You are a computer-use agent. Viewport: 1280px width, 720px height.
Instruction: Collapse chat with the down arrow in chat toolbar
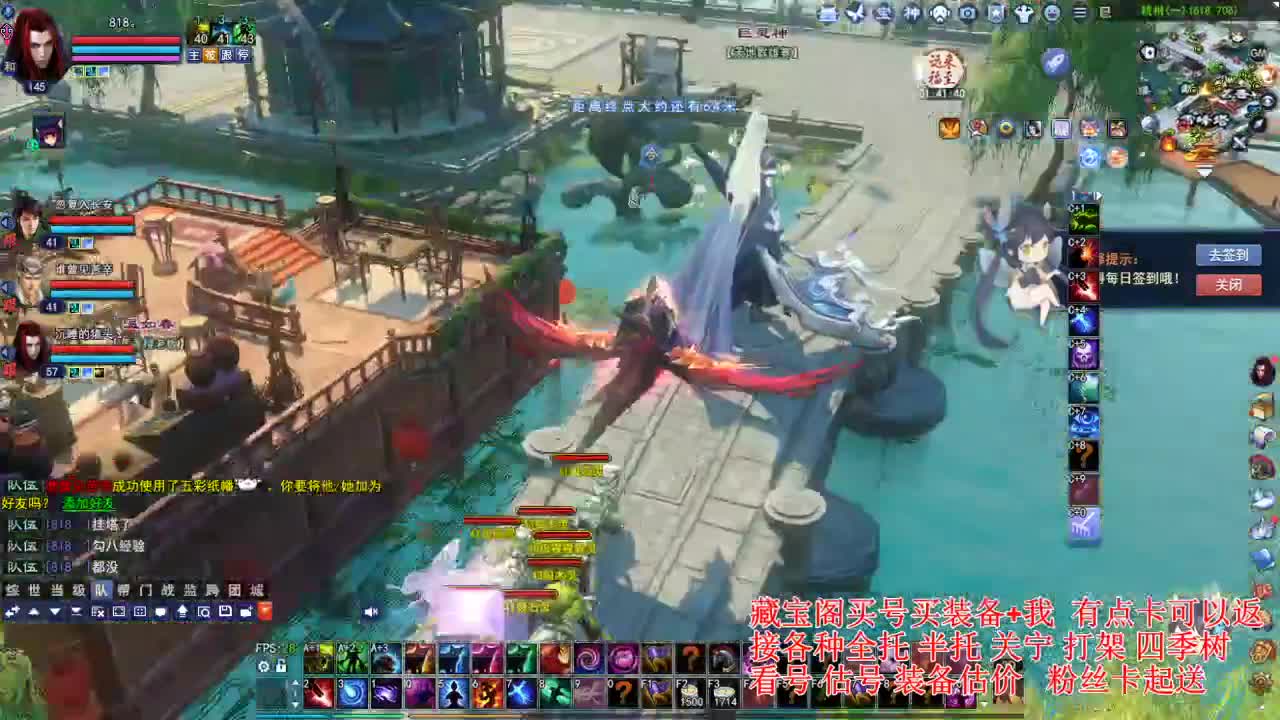pos(54,612)
